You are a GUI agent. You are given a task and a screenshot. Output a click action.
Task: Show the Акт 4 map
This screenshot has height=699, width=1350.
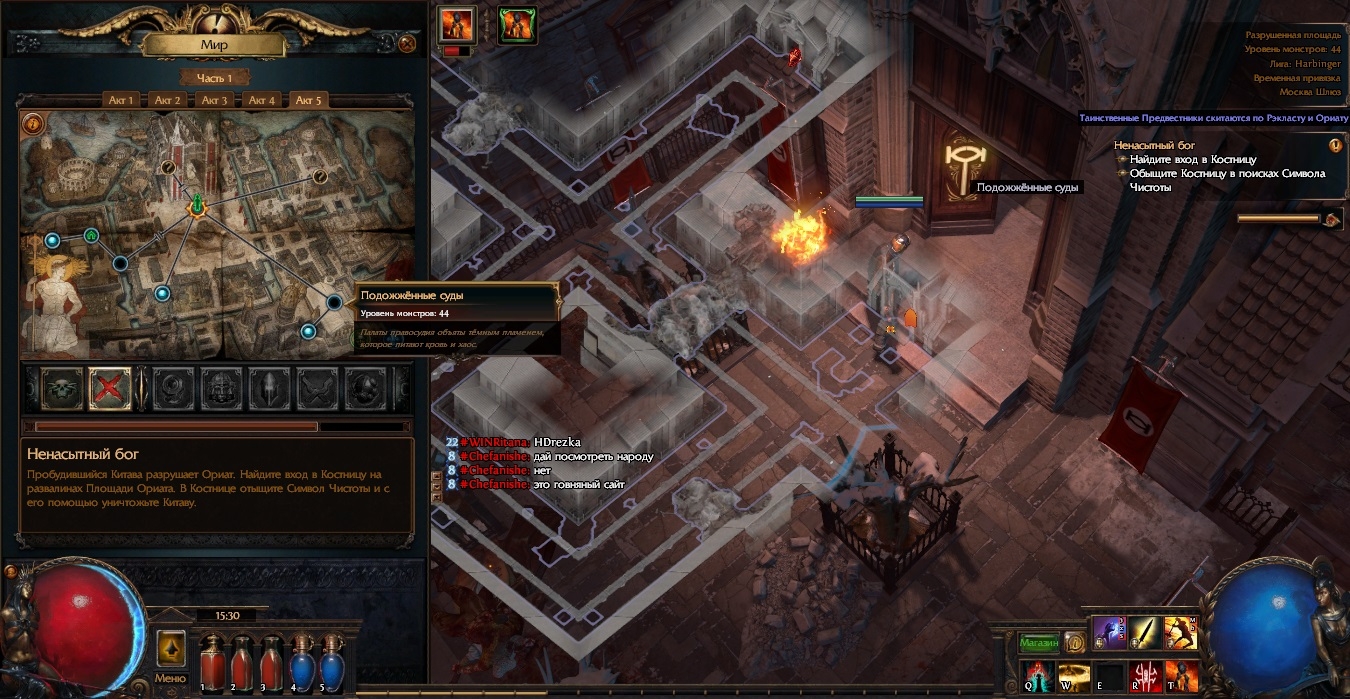pos(261,100)
